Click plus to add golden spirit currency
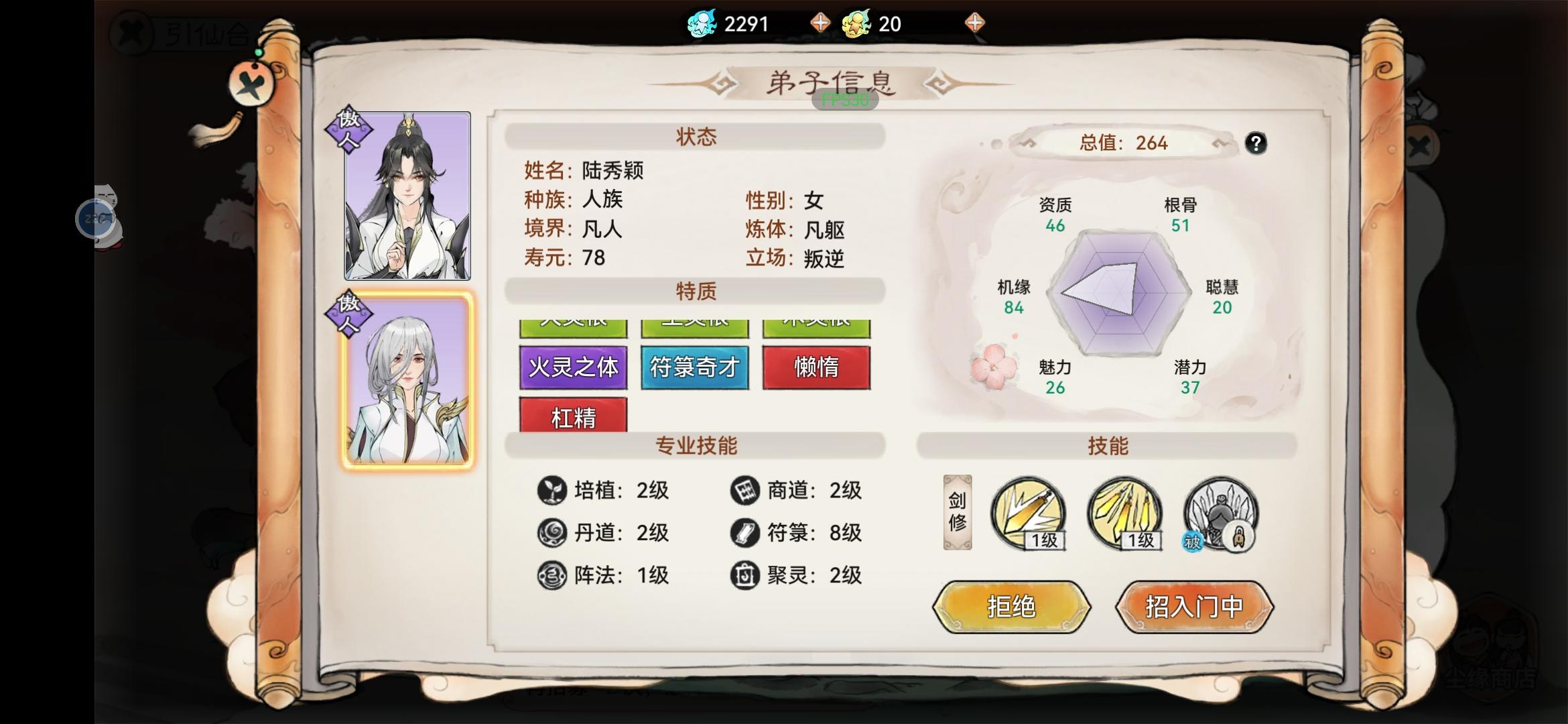This screenshot has height=724, width=1568. [x=976, y=23]
